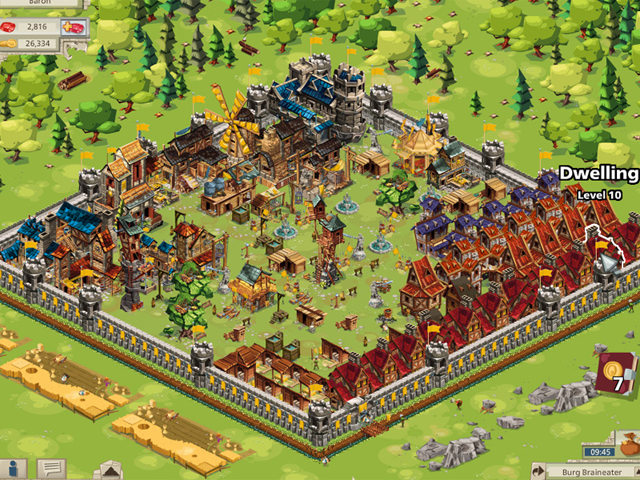Screen dimensions: 640x480
Task: Open the chat speech bubble button
Action: [x=51, y=468]
